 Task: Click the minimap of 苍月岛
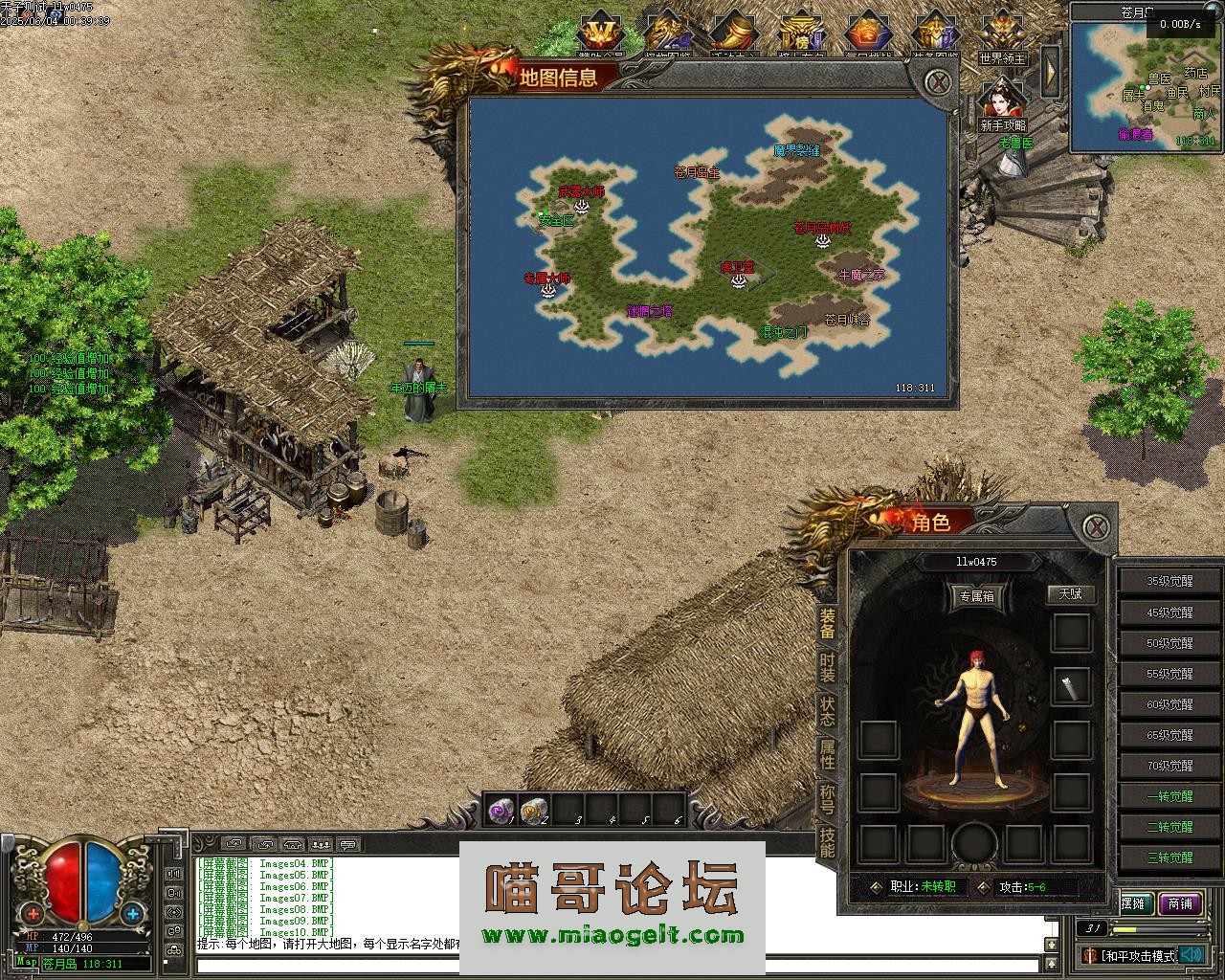(x=1144, y=88)
